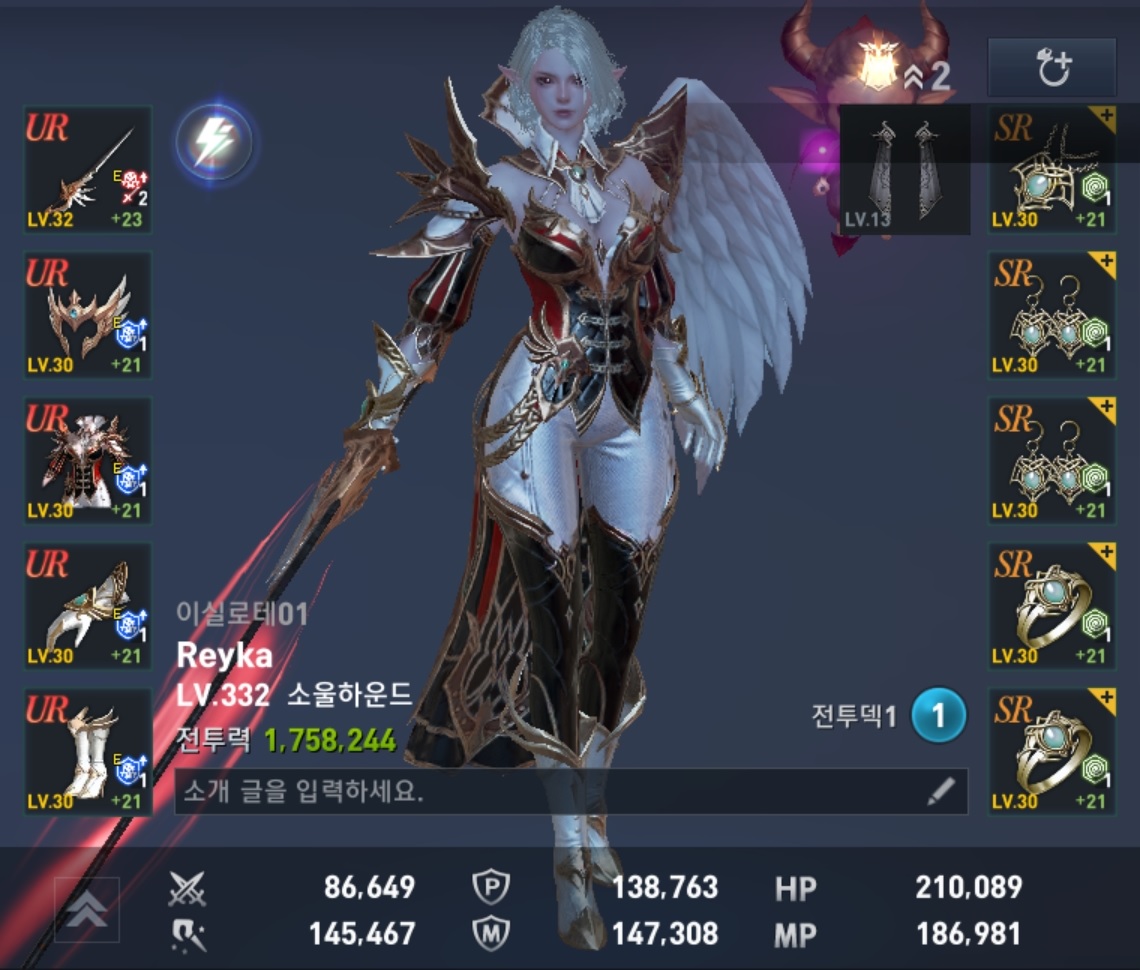Select the SR necklace slot
This screenshot has height=970, width=1140.
(x=1052, y=170)
